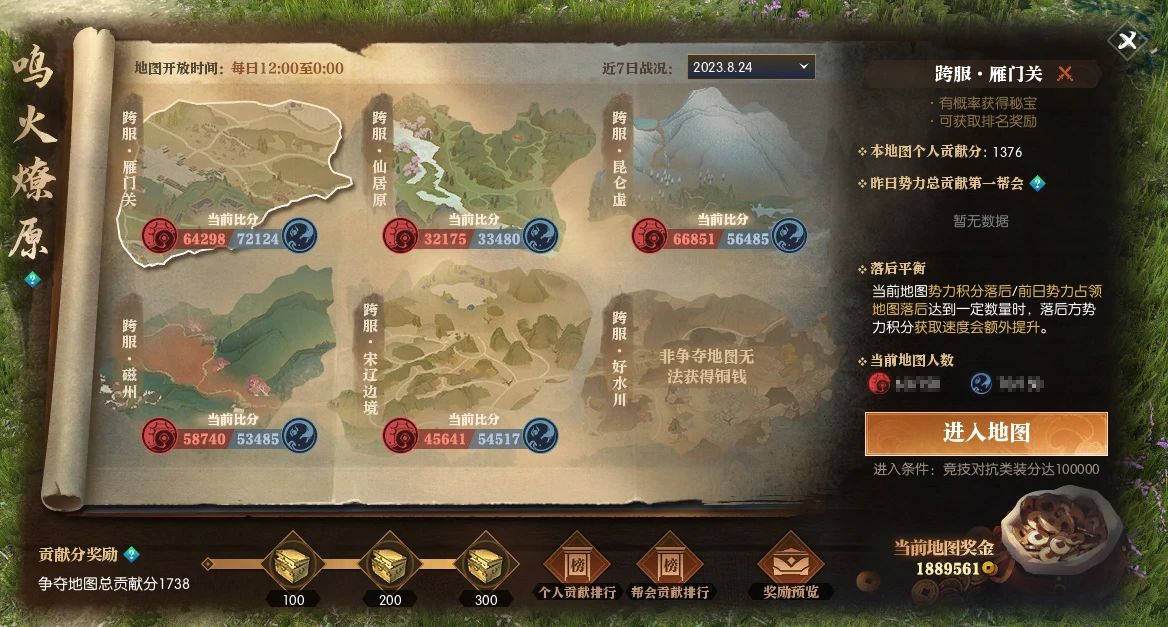
Task: Choose the 跨服·仙居原 map
Action: click(470, 165)
